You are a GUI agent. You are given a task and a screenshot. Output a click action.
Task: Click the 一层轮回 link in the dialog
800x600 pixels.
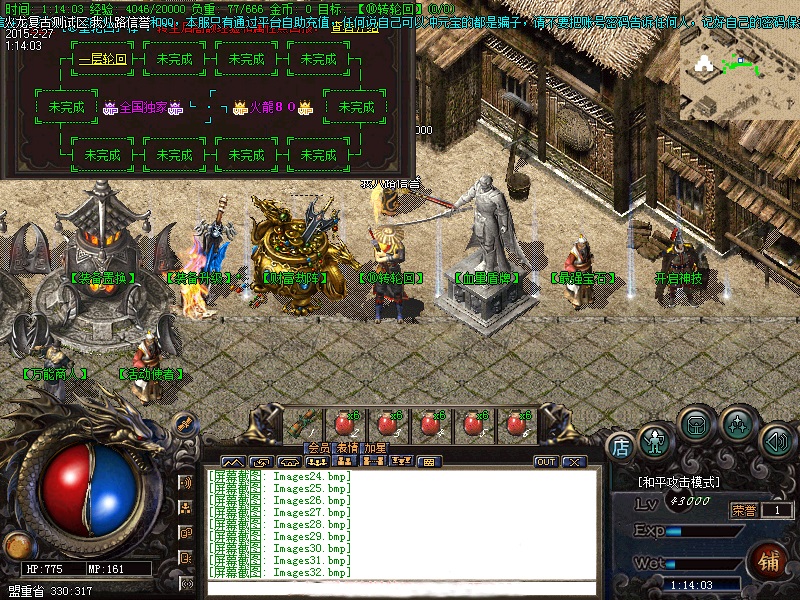tap(103, 59)
